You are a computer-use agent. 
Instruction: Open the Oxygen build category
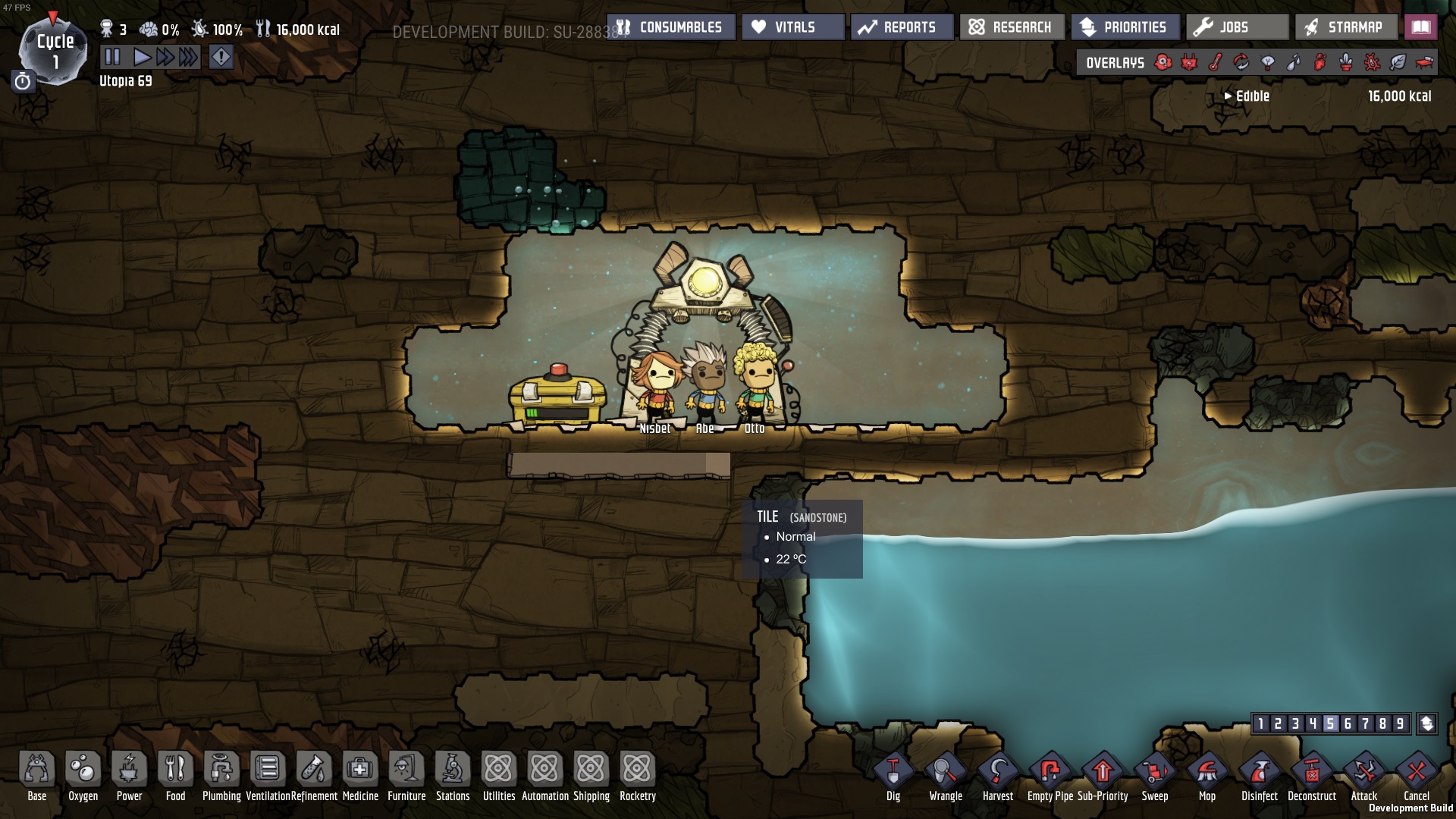coord(83,772)
